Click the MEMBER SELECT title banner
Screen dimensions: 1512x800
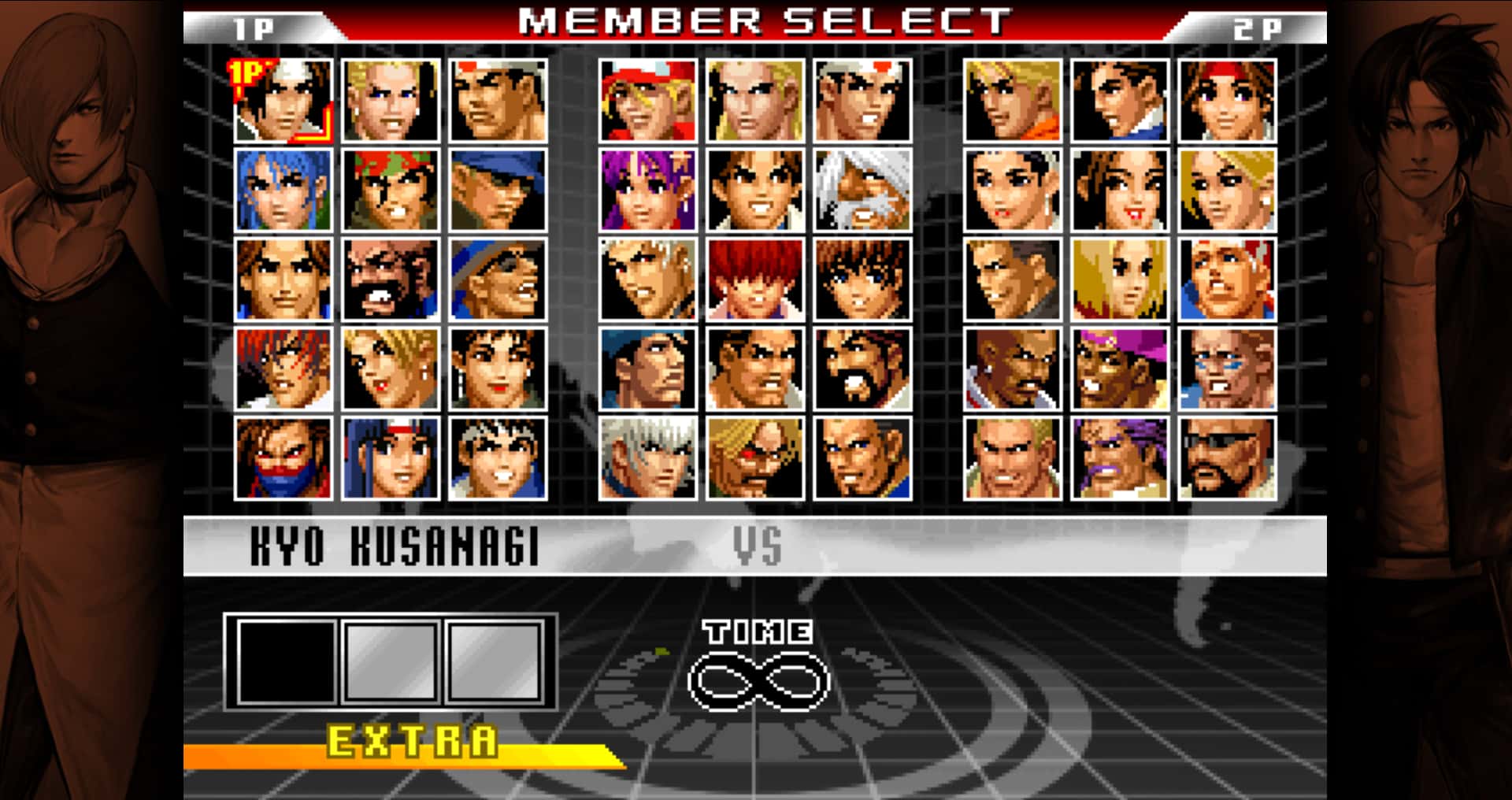(756, 21)
